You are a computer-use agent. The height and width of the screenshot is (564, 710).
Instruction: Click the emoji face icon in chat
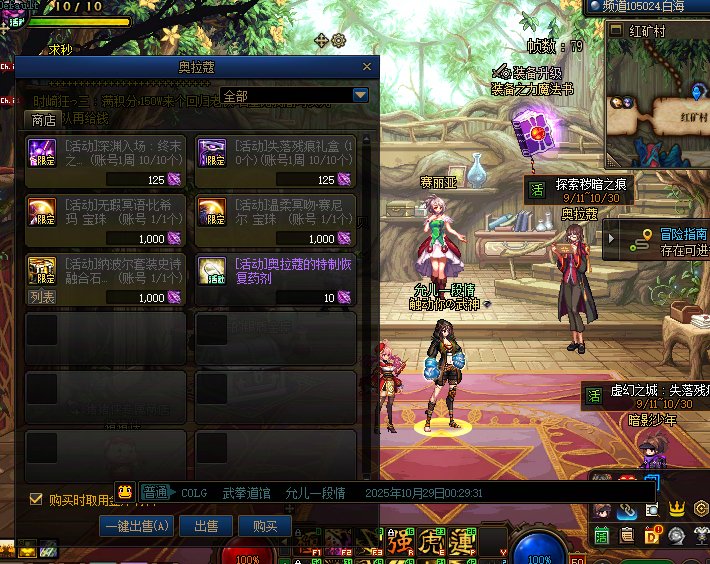click(x=125, y=492)
